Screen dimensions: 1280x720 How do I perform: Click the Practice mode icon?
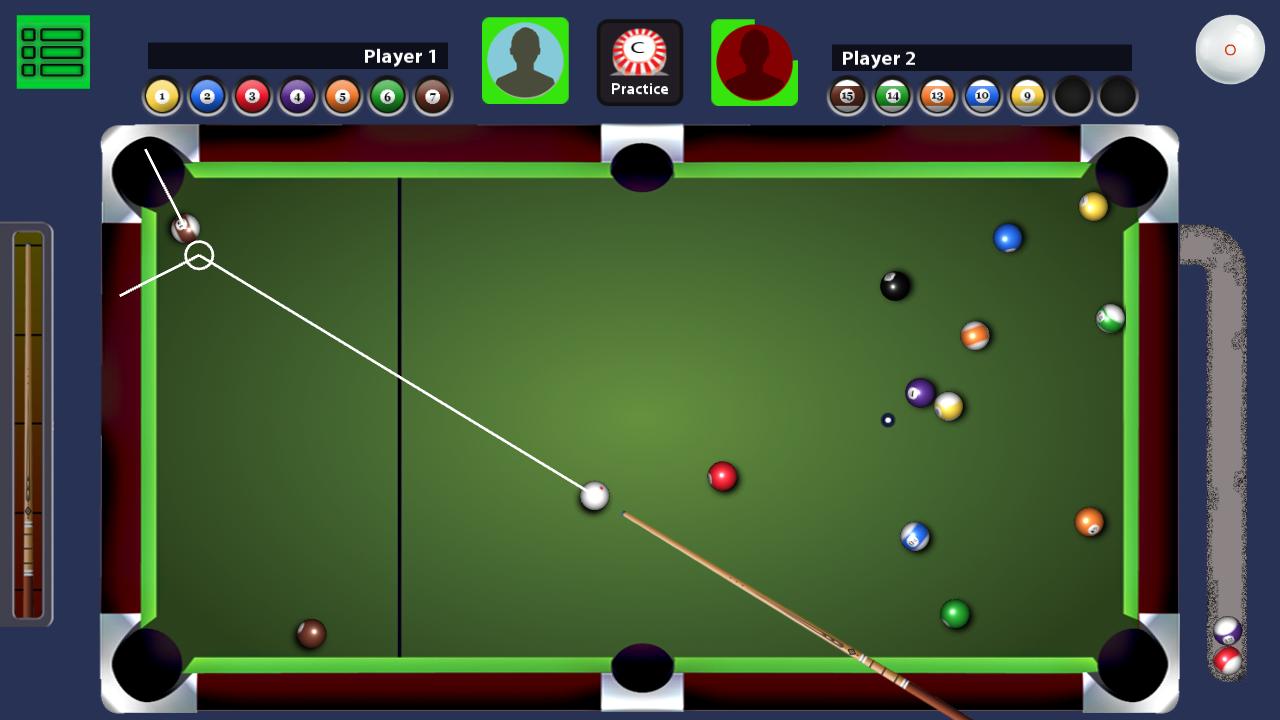[x=640, y=61]
